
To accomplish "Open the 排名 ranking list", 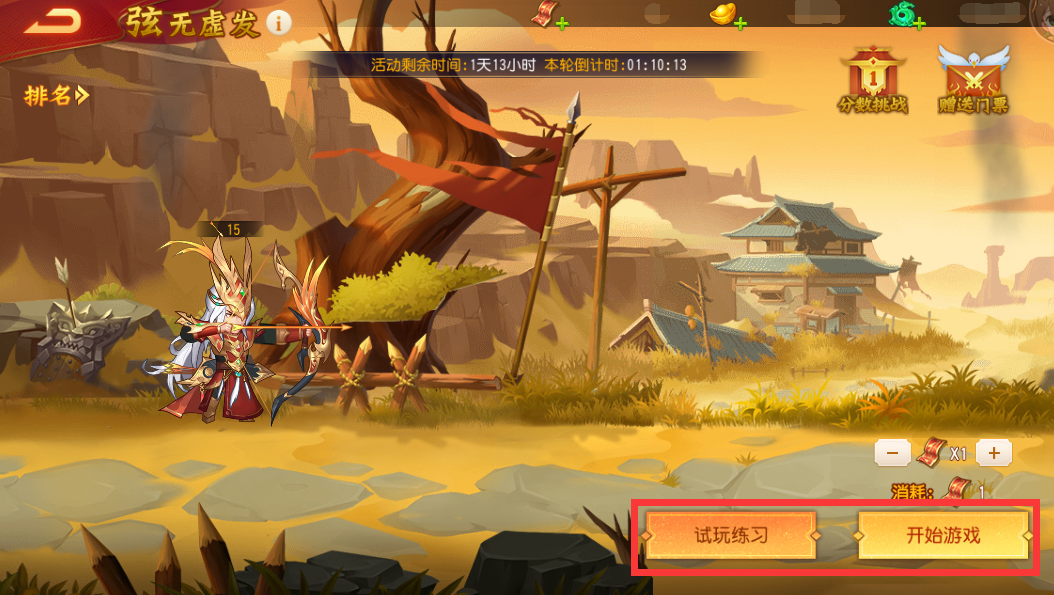I will point(56,96).
